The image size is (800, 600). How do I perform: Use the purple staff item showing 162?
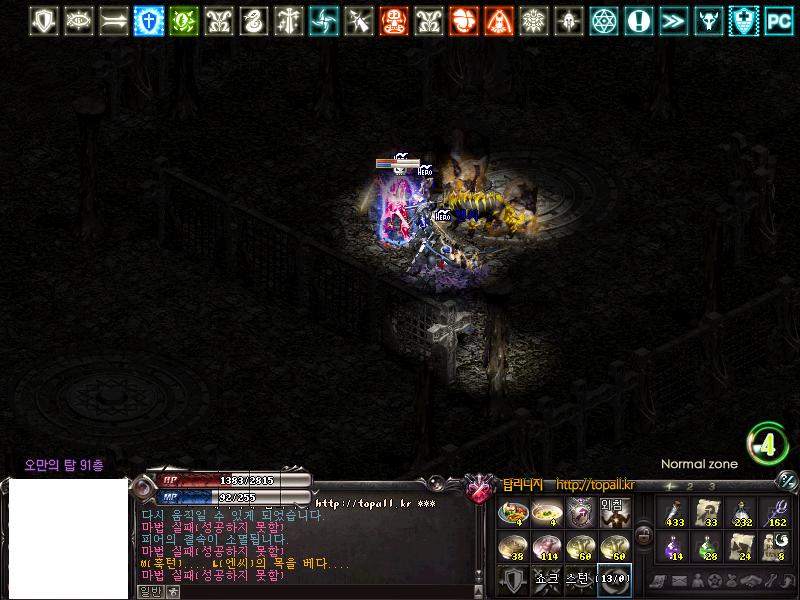click(774, 512)
